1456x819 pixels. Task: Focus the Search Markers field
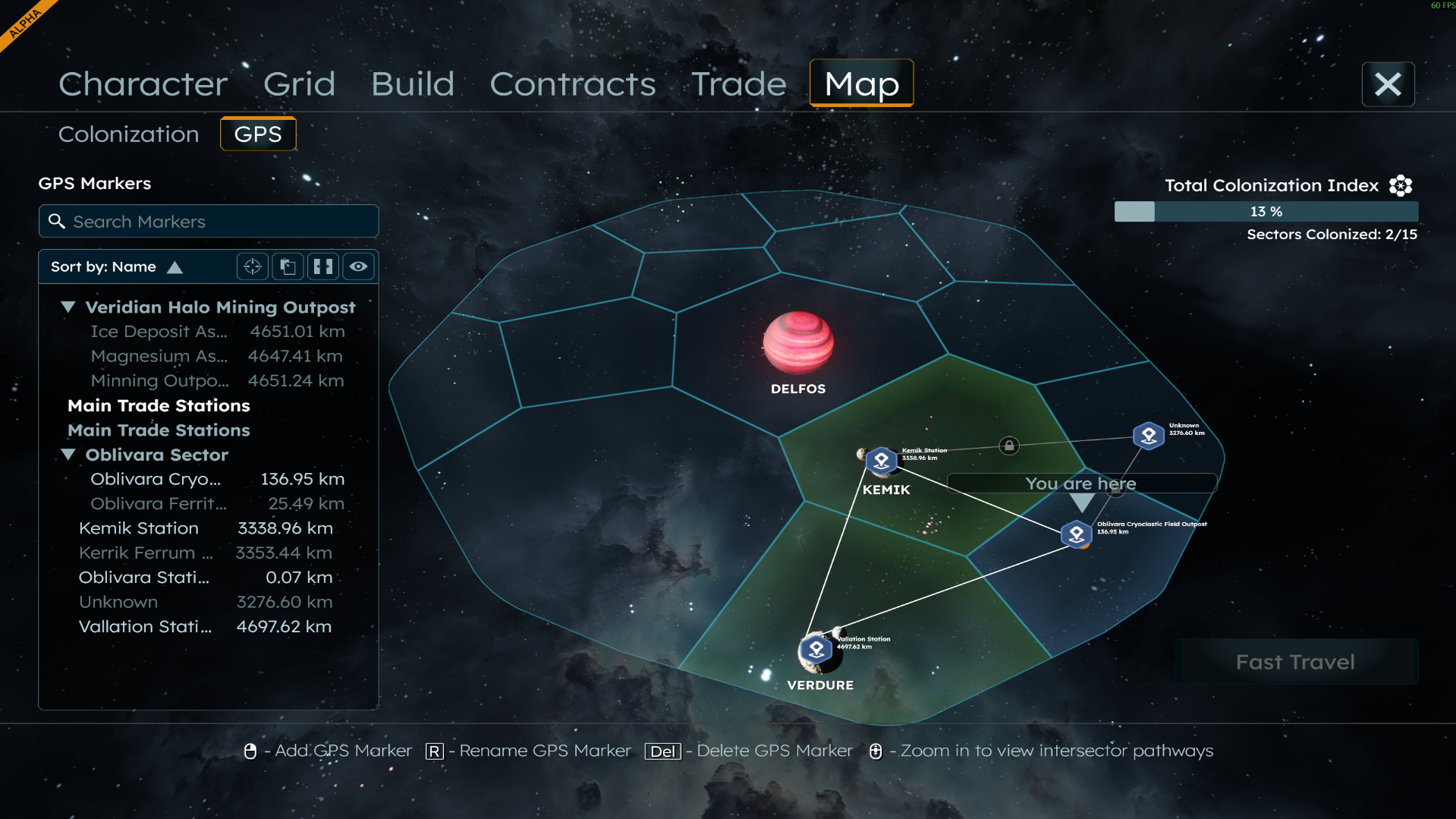209,222
